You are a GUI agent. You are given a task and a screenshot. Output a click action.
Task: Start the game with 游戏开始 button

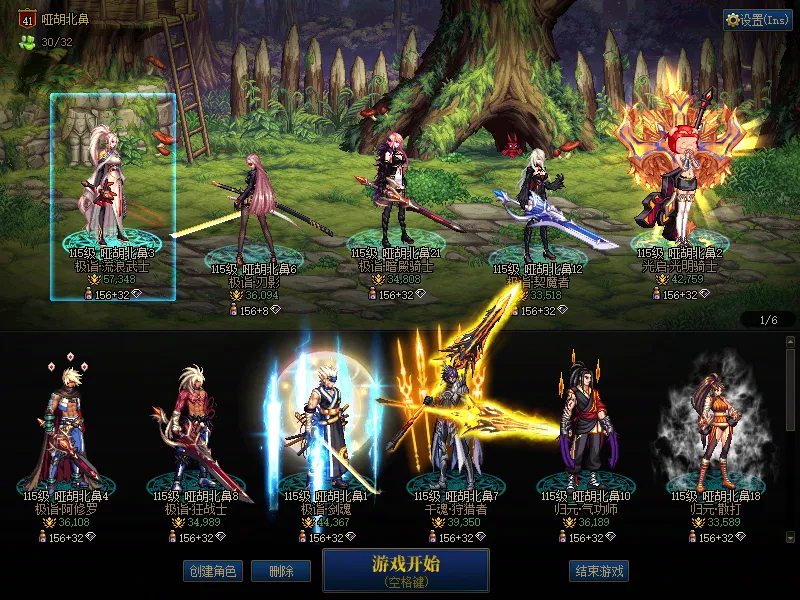[x=405, y=569]
